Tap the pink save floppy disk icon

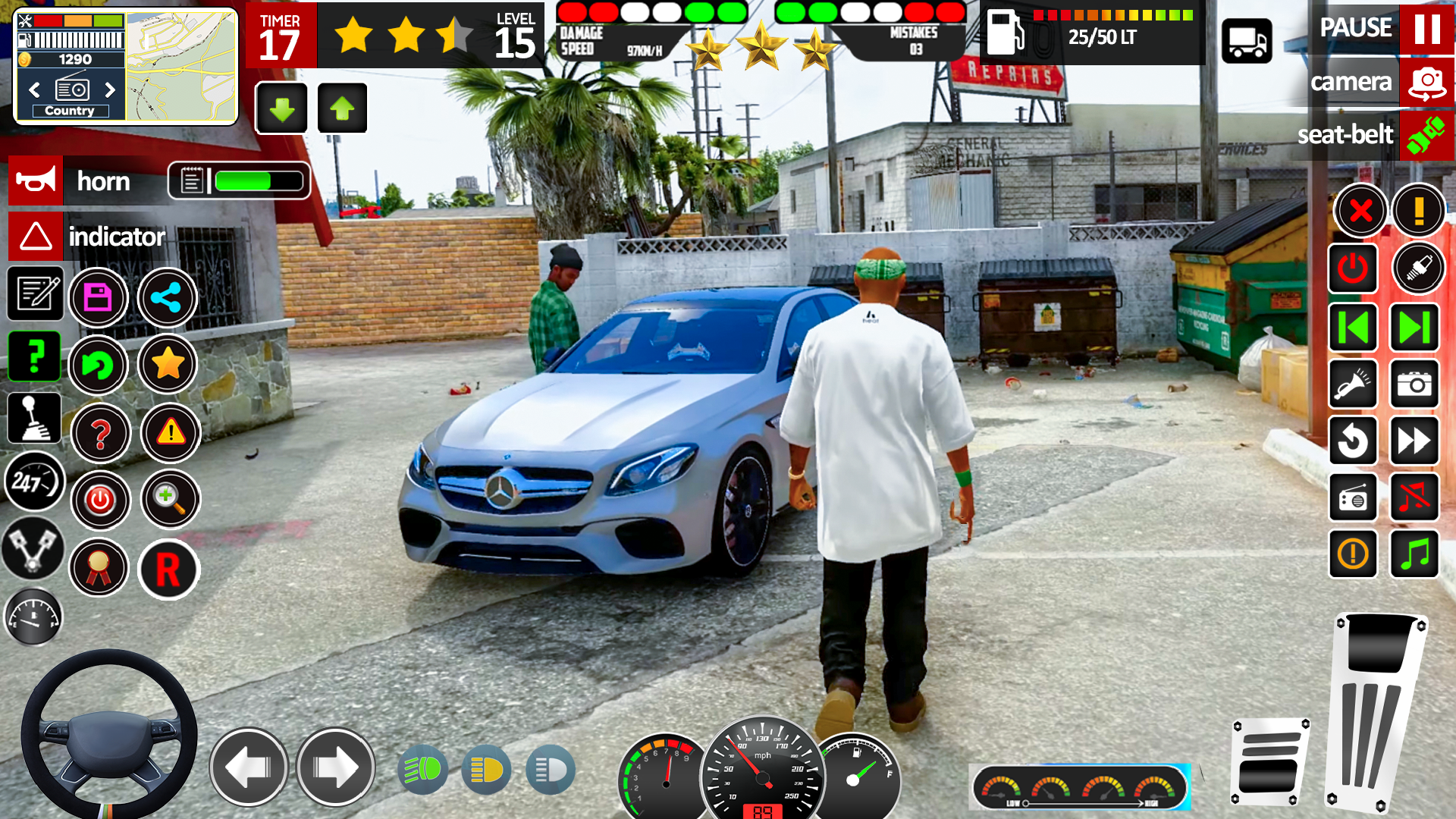pos(98,297)
